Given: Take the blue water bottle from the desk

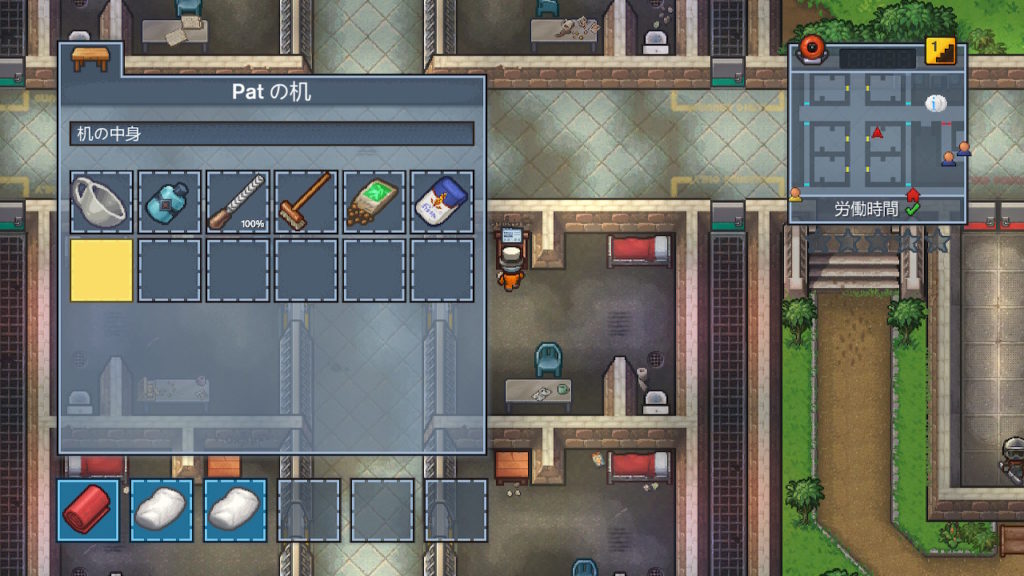Looking at the screenshot, I should click(169, 202).
